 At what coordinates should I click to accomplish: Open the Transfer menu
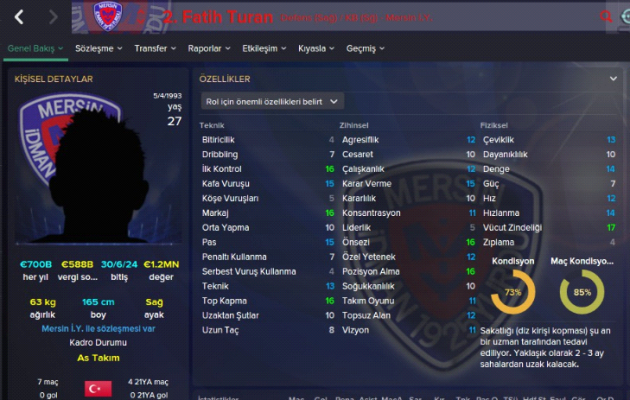(154, 47)
